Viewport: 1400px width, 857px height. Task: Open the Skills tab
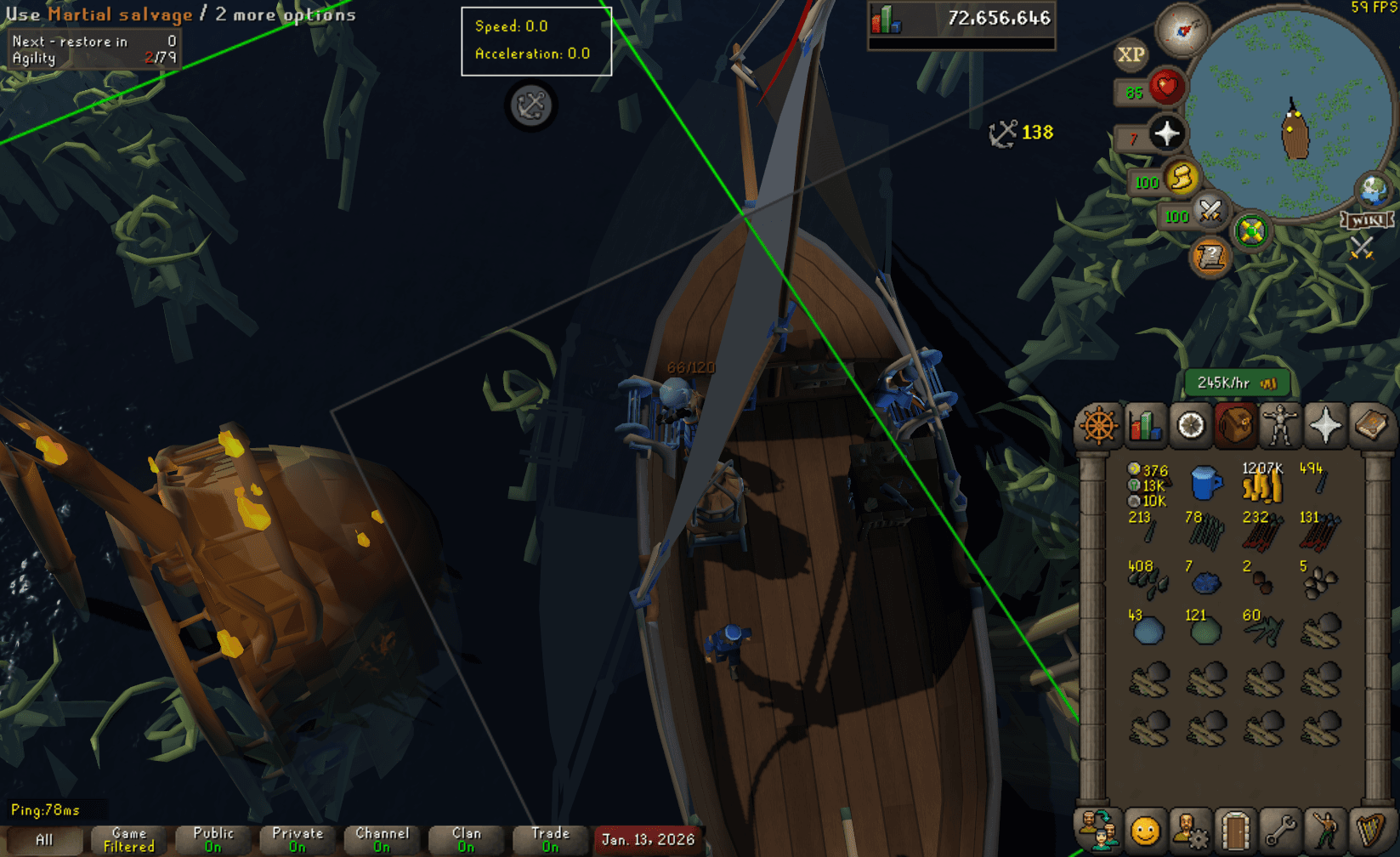(x=1144, y=425)
